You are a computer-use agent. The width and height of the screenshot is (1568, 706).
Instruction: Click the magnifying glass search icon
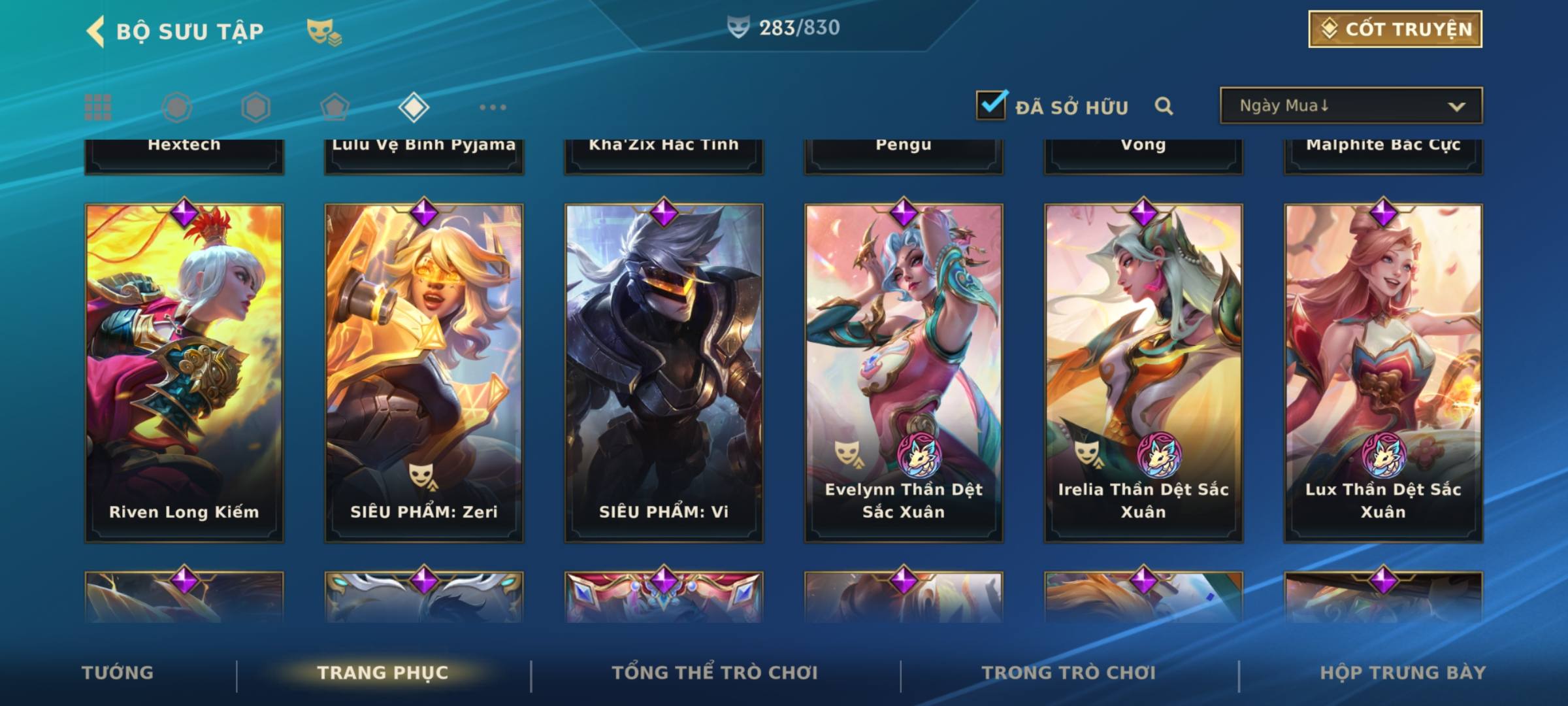(x=1164, y=106)
